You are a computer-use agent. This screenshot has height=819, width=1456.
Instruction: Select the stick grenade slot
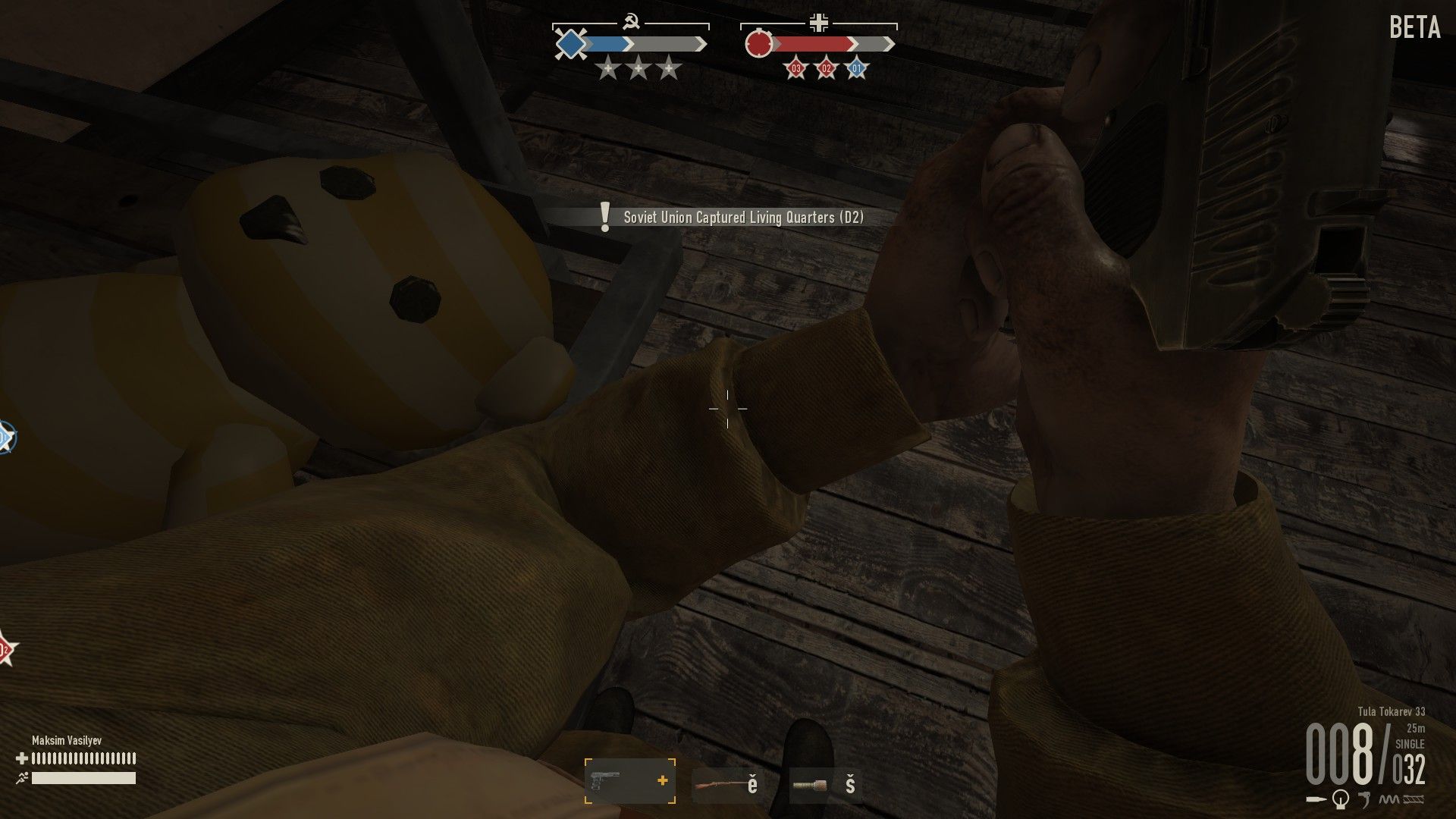[x=824, y=784]
